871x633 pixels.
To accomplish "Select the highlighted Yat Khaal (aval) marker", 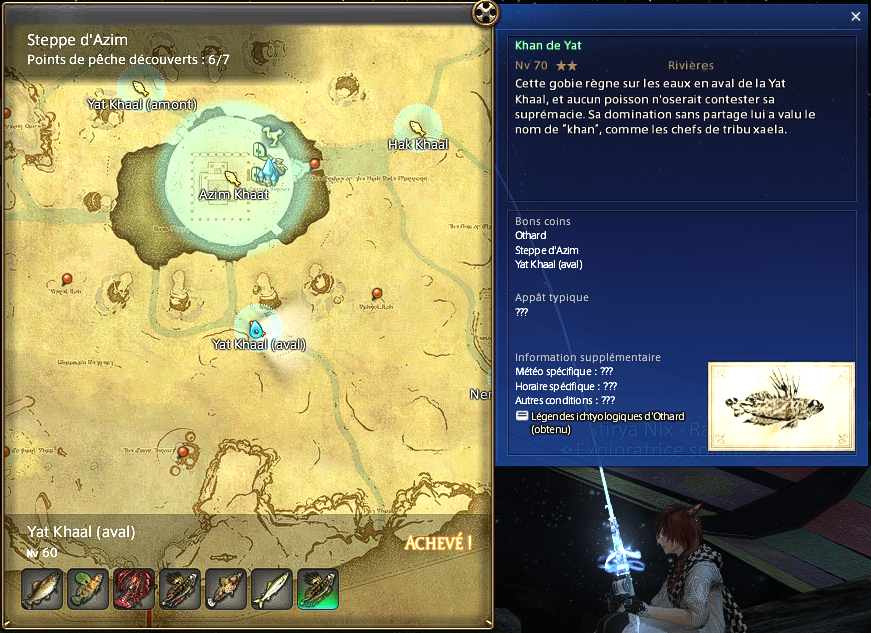I will point(256,328).
